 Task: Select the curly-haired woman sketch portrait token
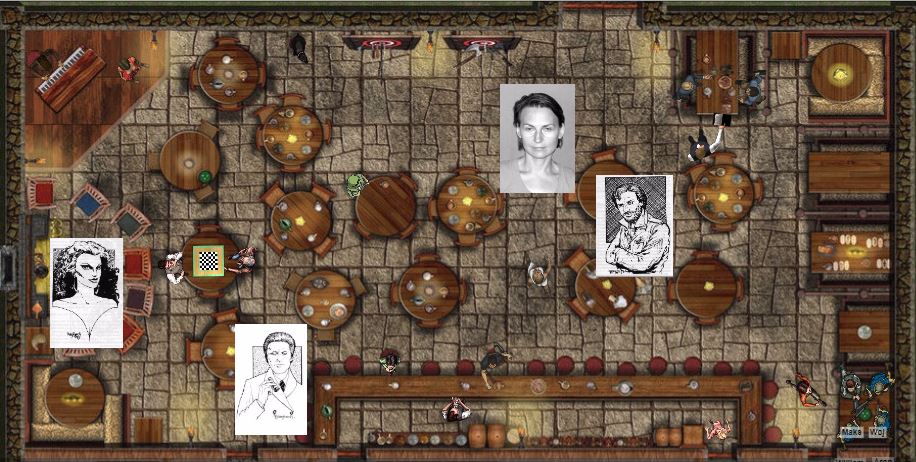pos(86,292)
